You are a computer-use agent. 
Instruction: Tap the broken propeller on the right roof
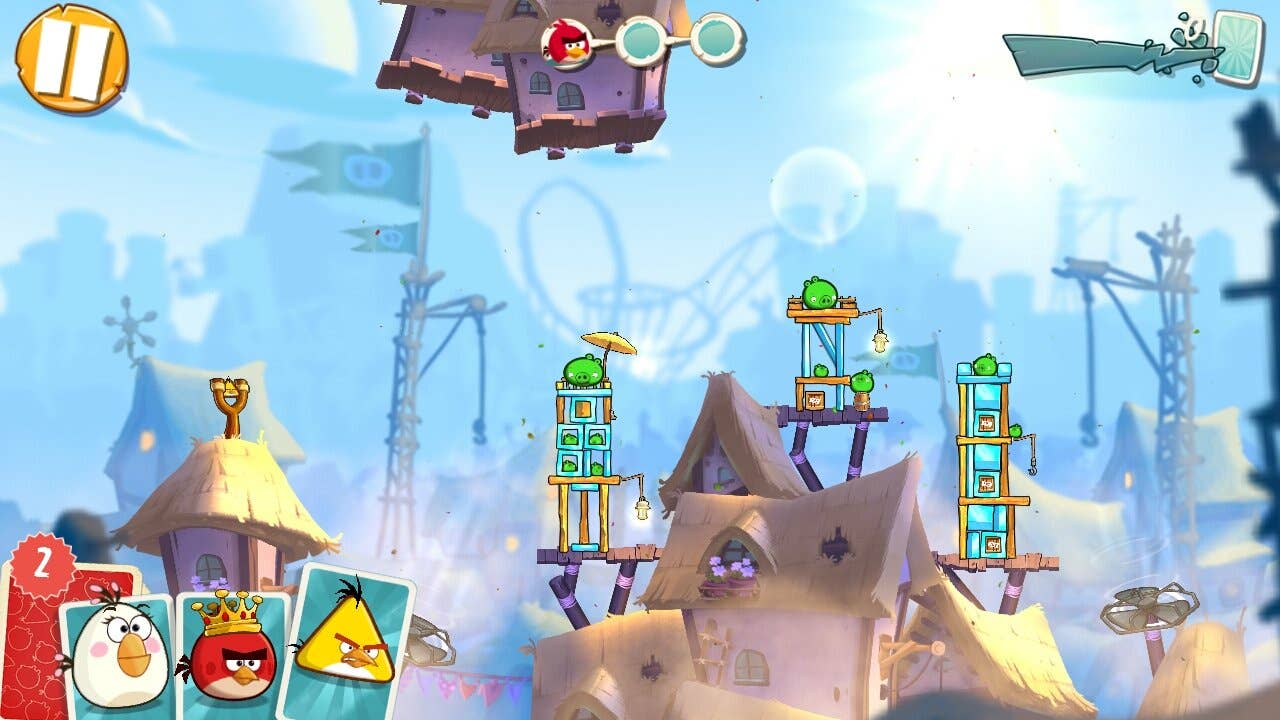click(x=1150, y=605)
